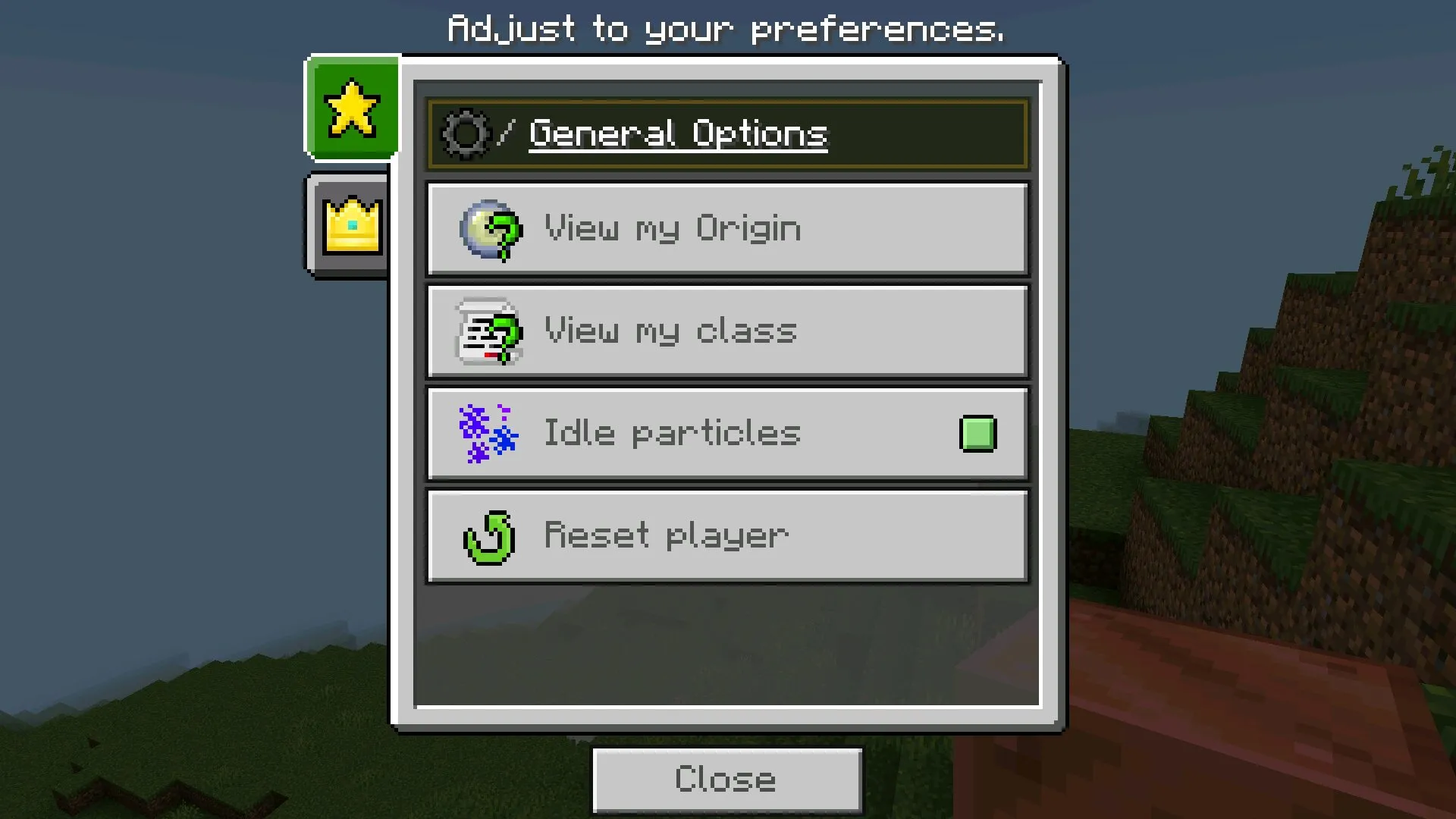Switch to the yellow star tab

[352, 109]
